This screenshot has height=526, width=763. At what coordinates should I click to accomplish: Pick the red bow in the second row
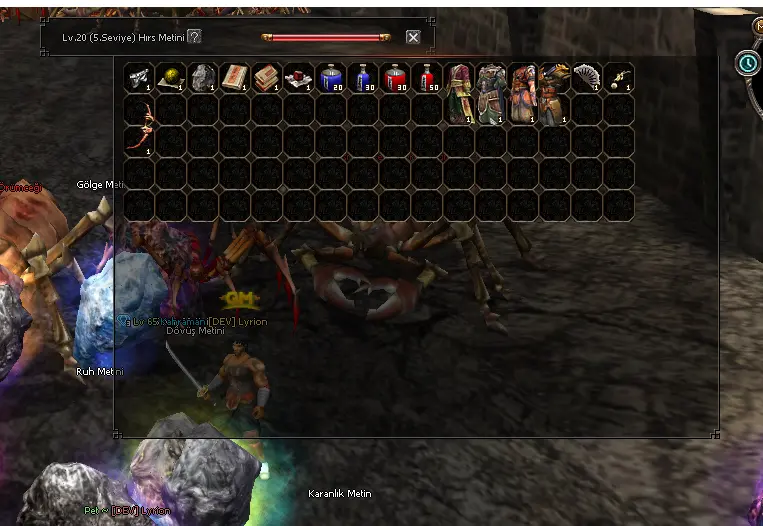pos(139,125)
